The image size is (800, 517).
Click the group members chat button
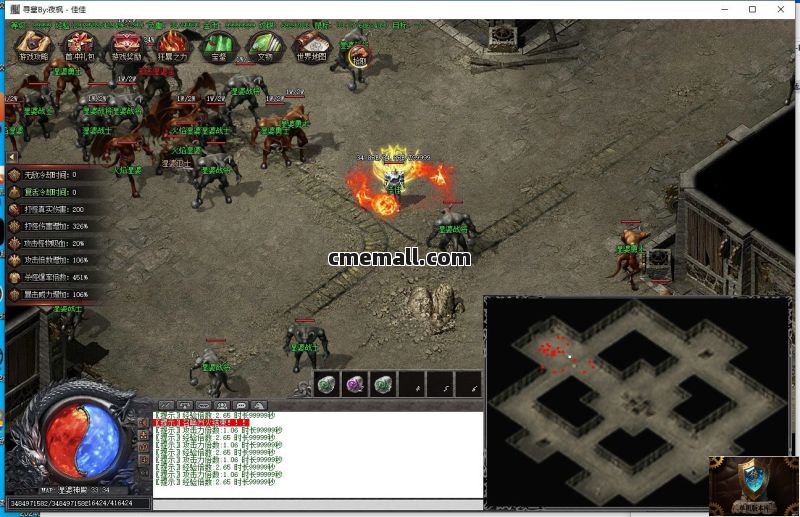(x=222, y=405)
